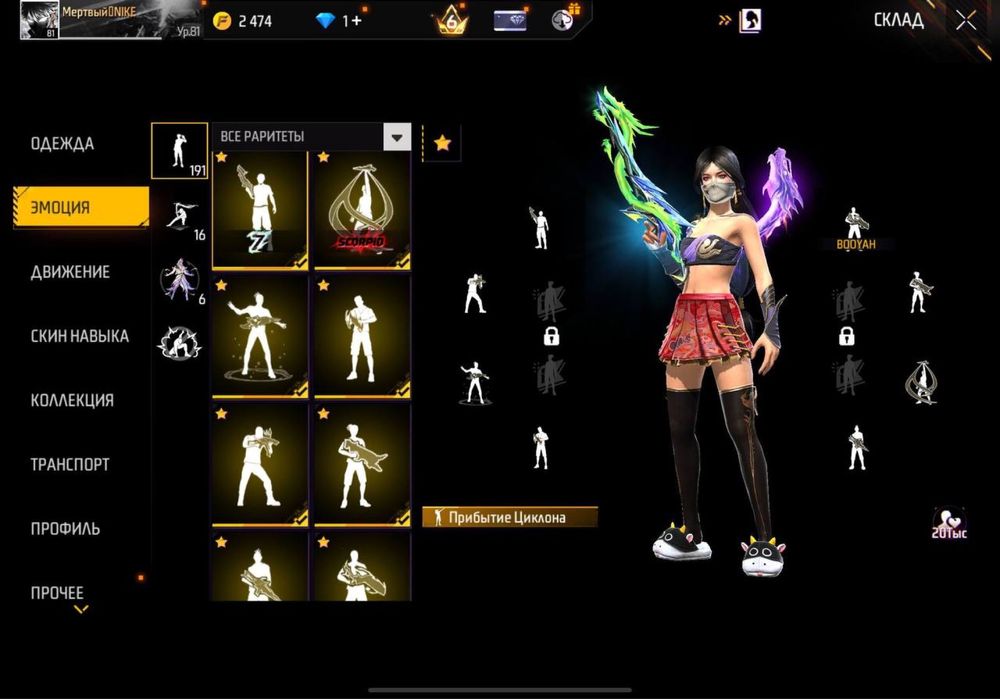Image resolution: width=1000 pixels, height=699 pixels.
Task: Select the Scorpio emote tile
Action: pos(362,211)
